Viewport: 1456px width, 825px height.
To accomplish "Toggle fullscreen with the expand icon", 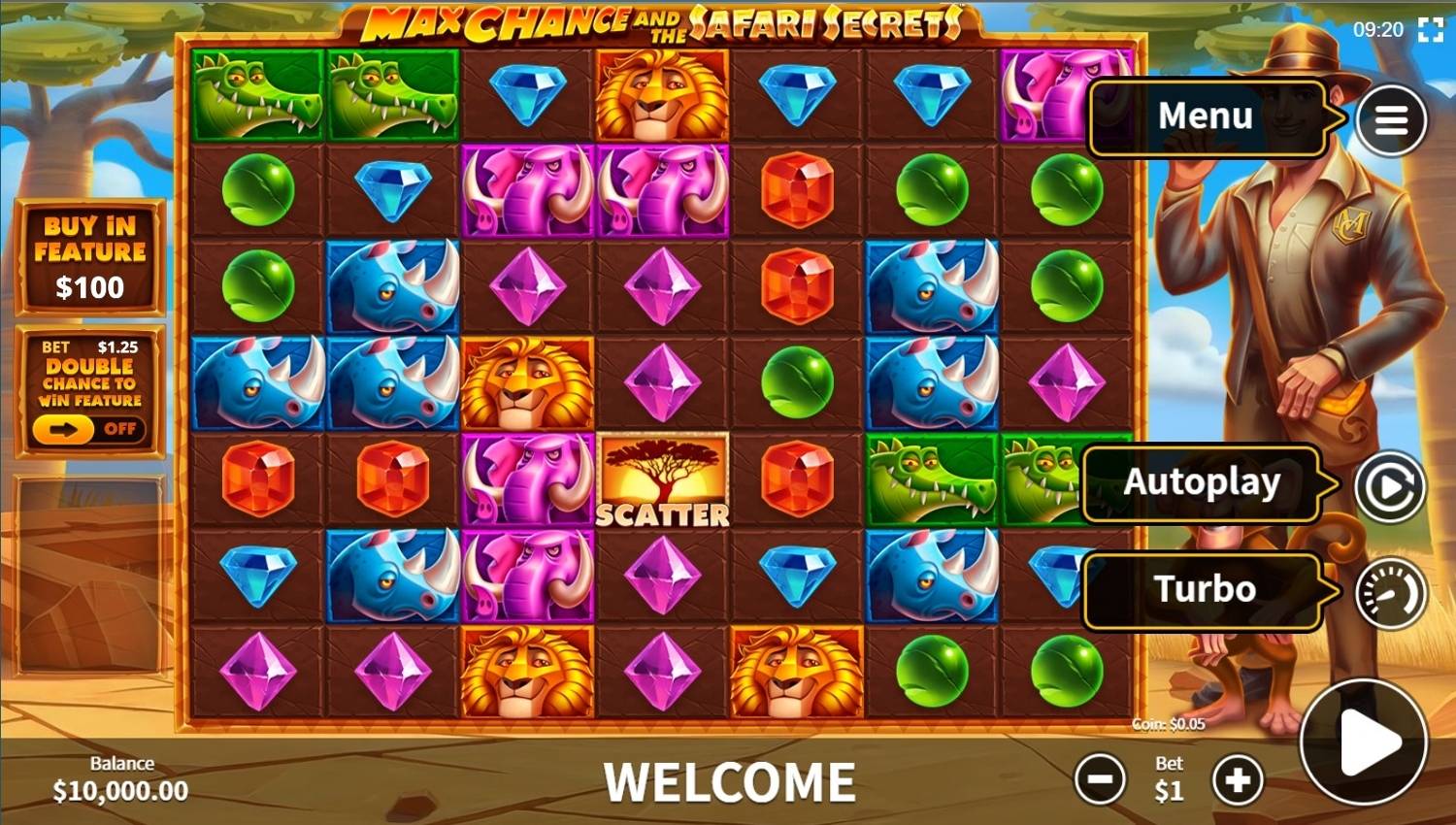I will [x=1429, y=30].
